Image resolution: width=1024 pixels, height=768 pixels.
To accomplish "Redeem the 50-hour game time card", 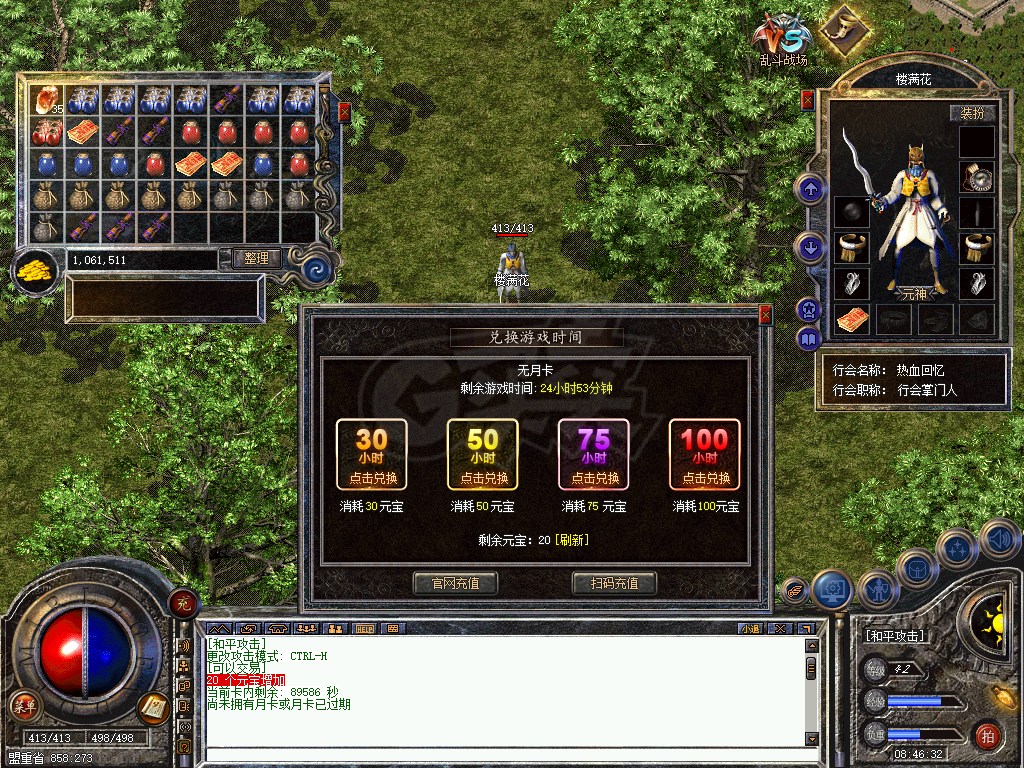I will pyautogui.click(x=483, y=455).
